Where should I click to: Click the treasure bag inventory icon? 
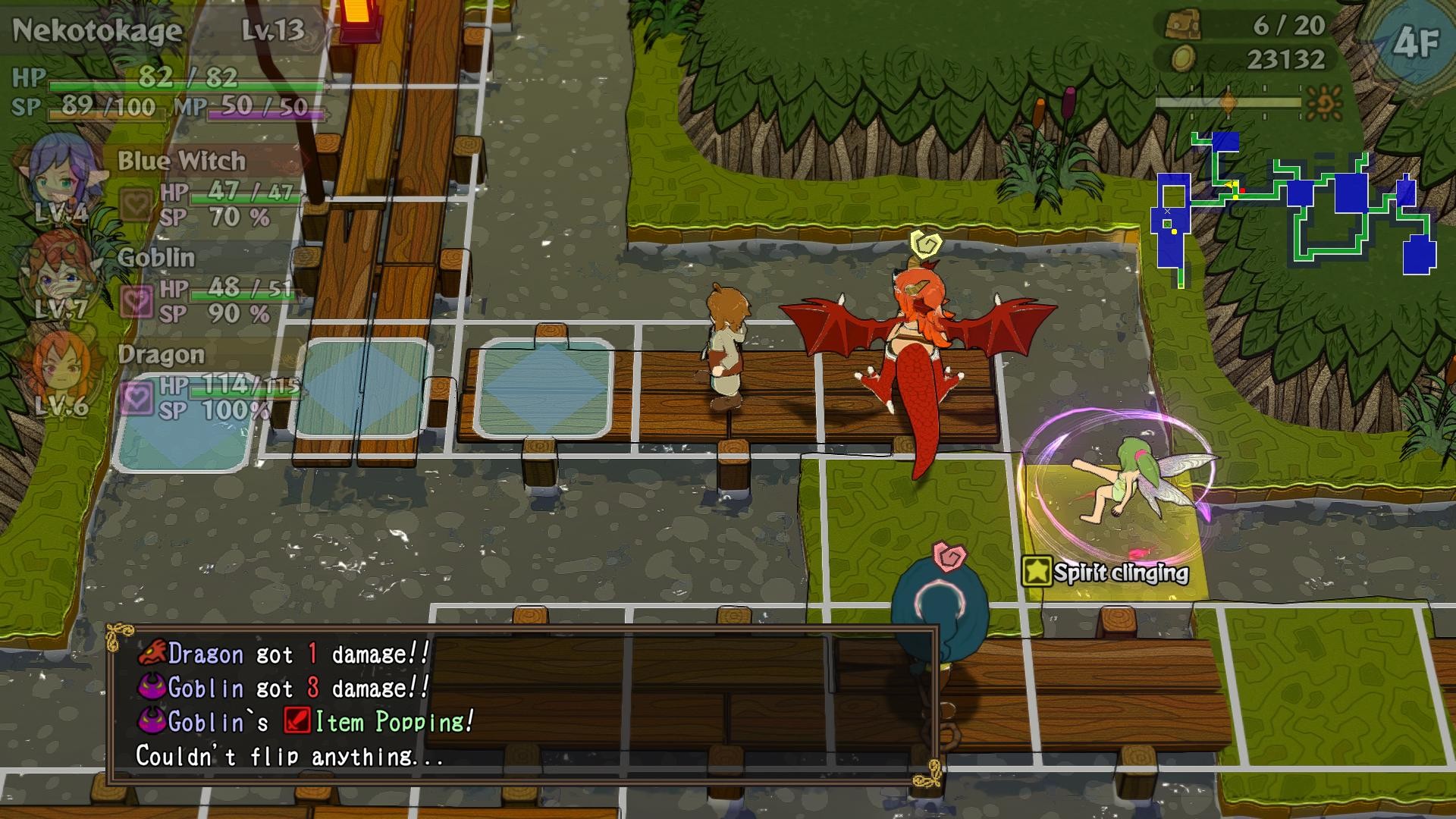coord(1183,24)
